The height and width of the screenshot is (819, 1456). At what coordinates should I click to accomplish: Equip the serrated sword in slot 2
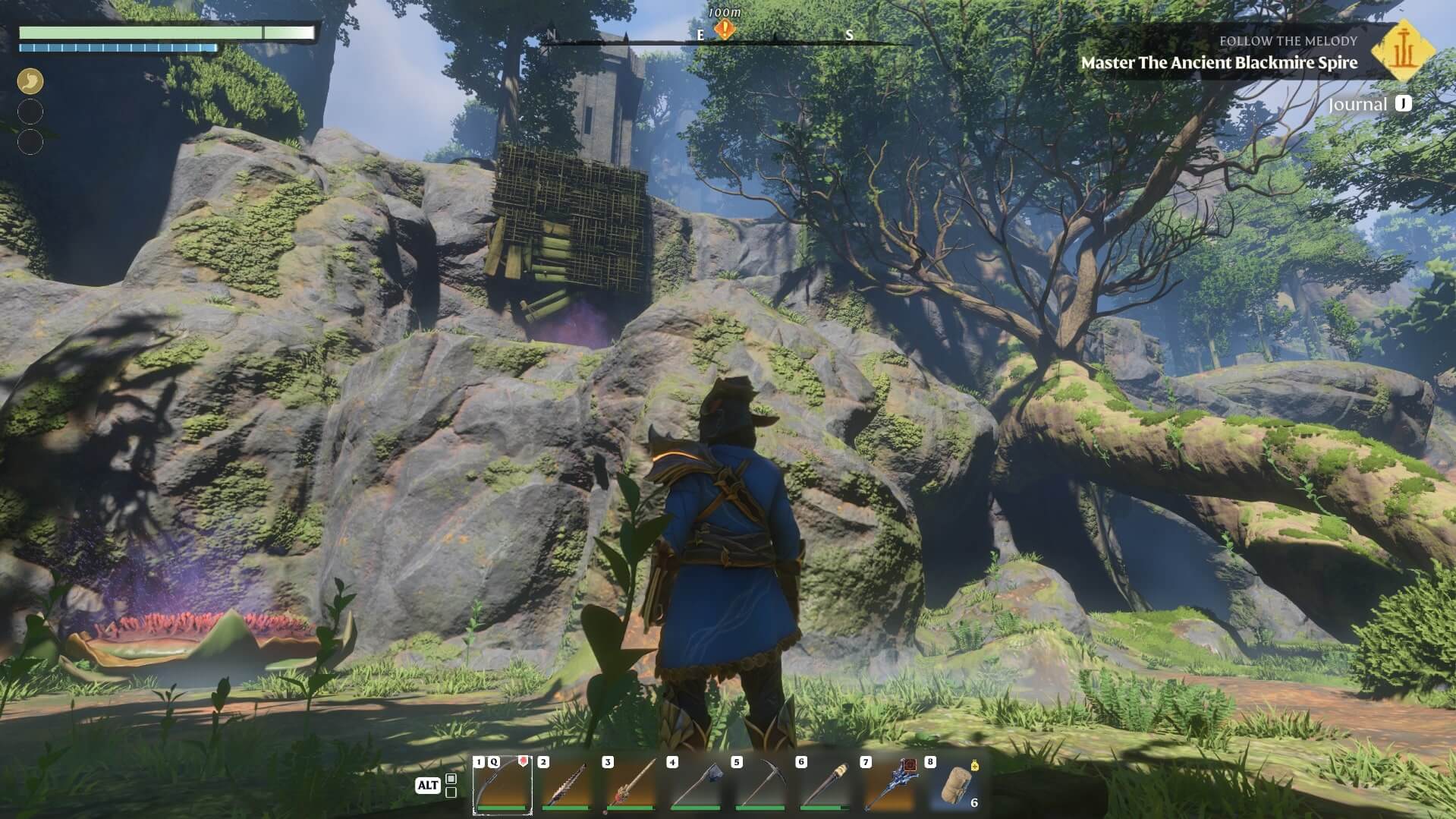(x=566, y=785)
